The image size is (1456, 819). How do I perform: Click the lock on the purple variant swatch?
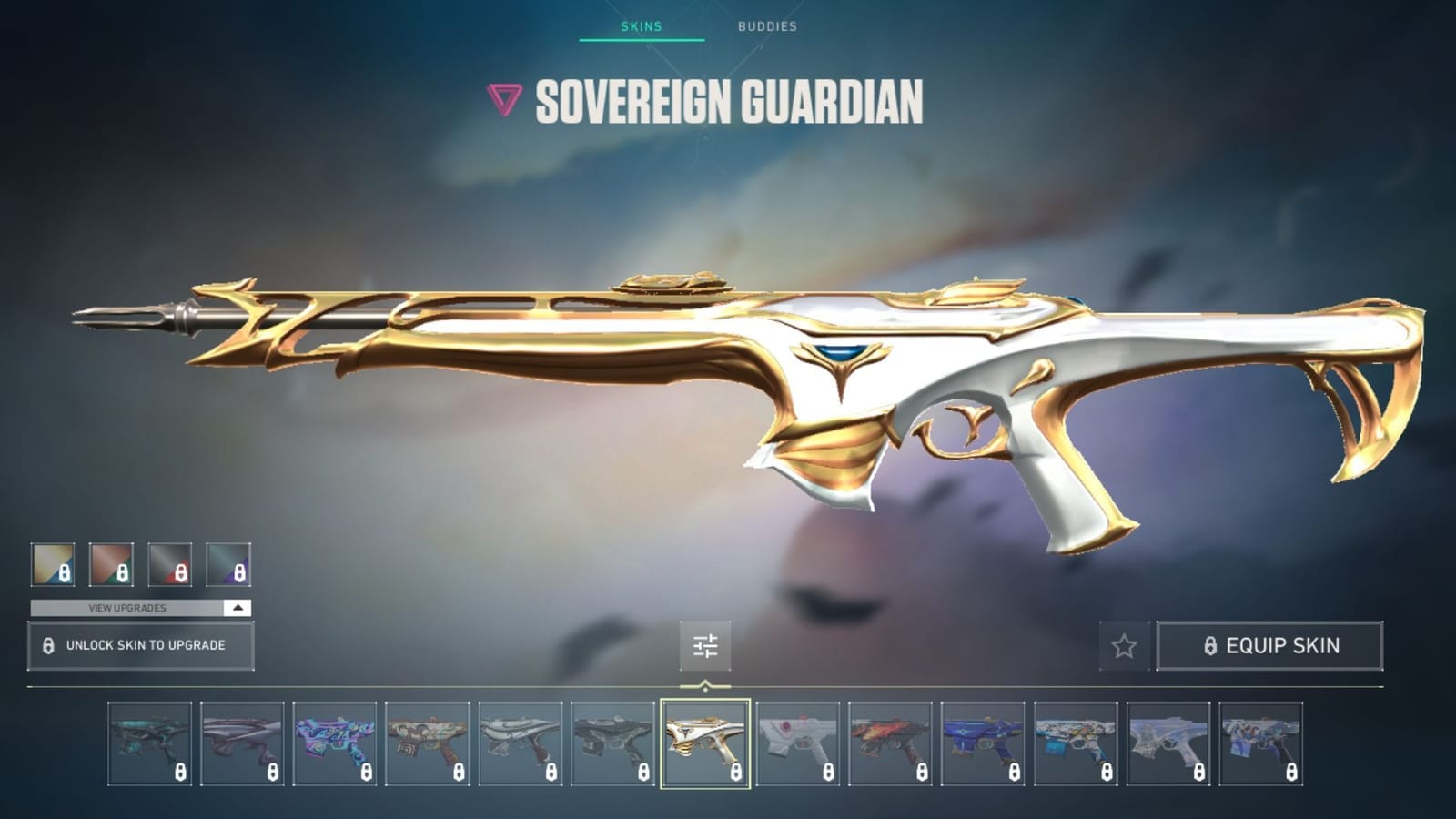point(238,572)
